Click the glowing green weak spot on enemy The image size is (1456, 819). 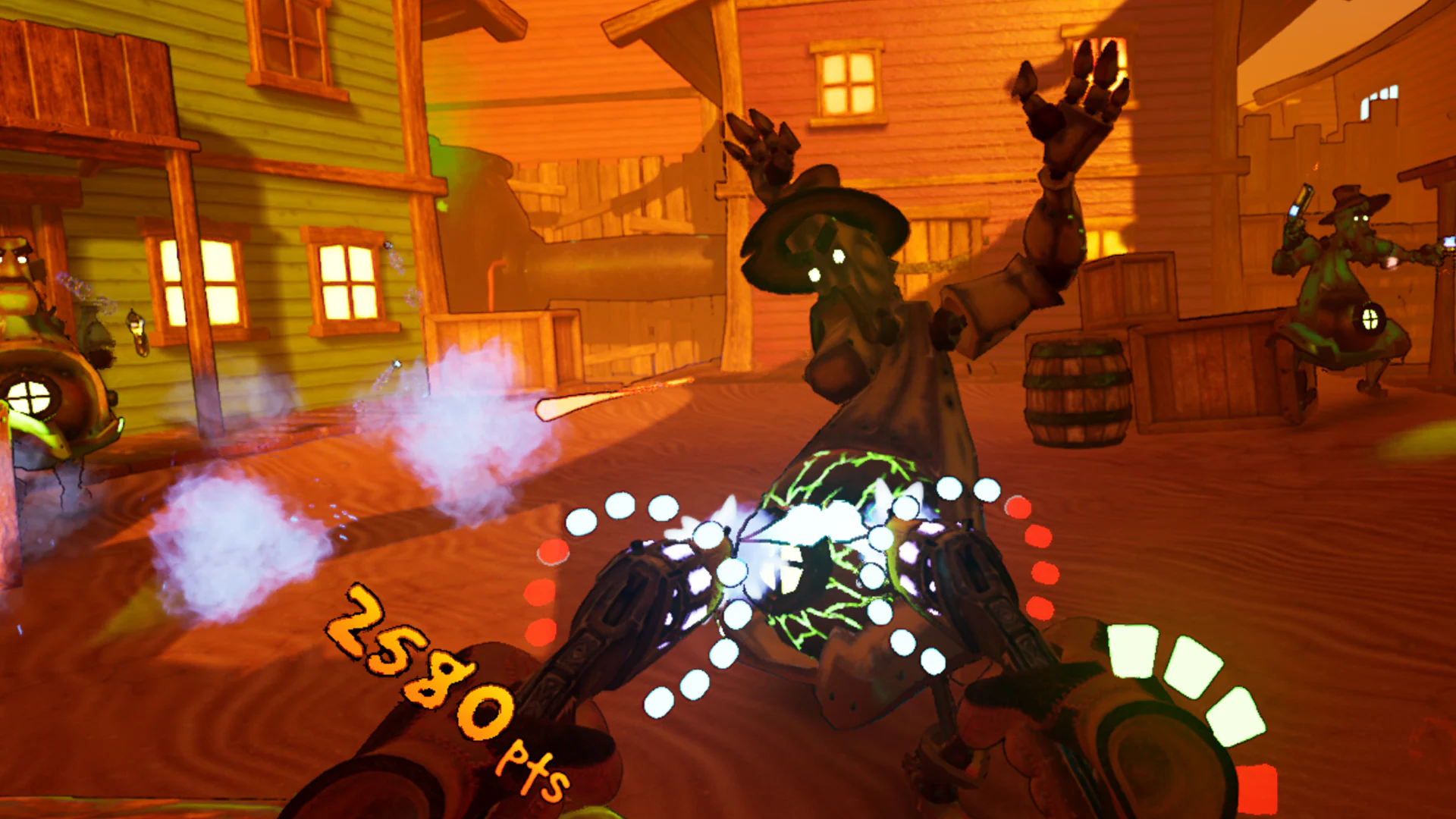pyautogui.click(x=827, y=531)
